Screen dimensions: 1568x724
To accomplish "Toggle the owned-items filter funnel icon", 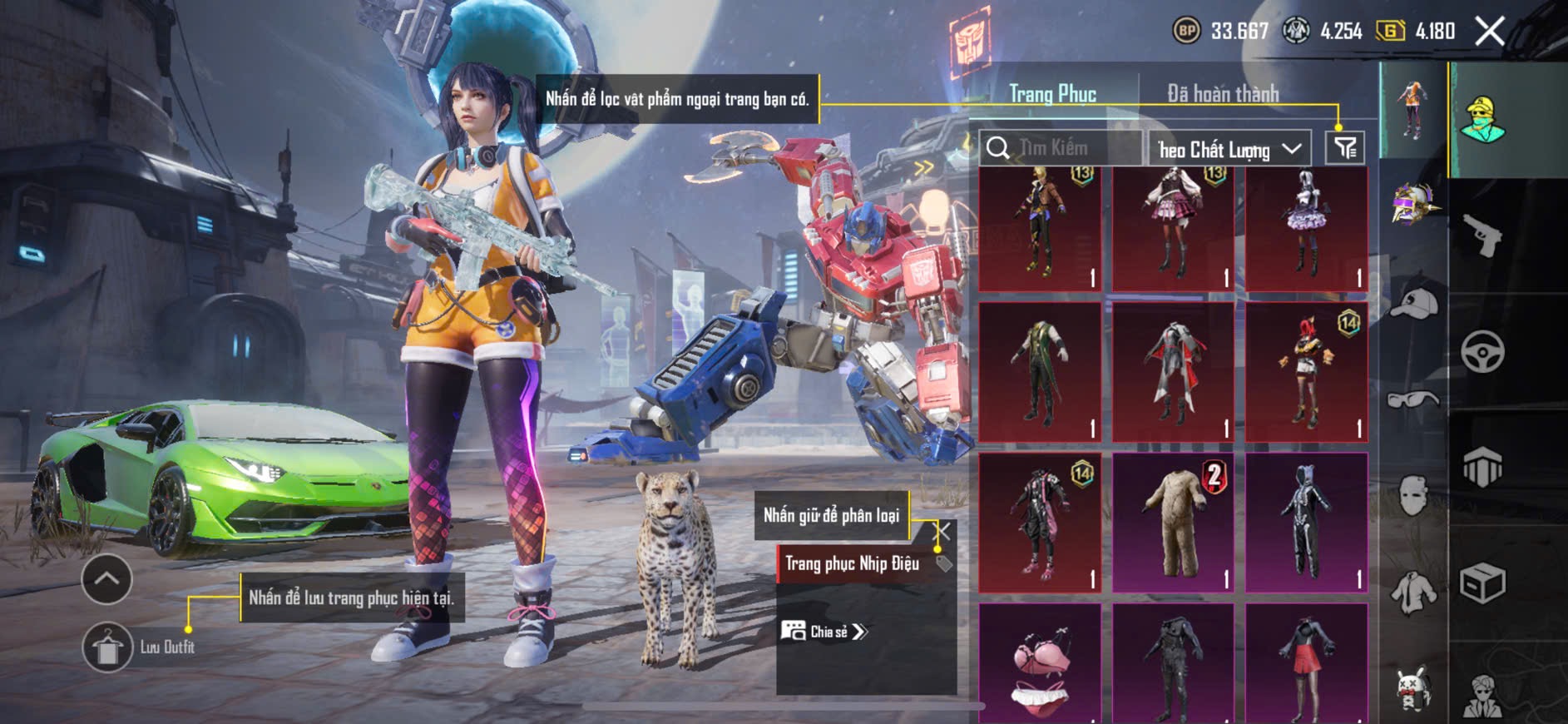I will click(x=1344, y=148).
